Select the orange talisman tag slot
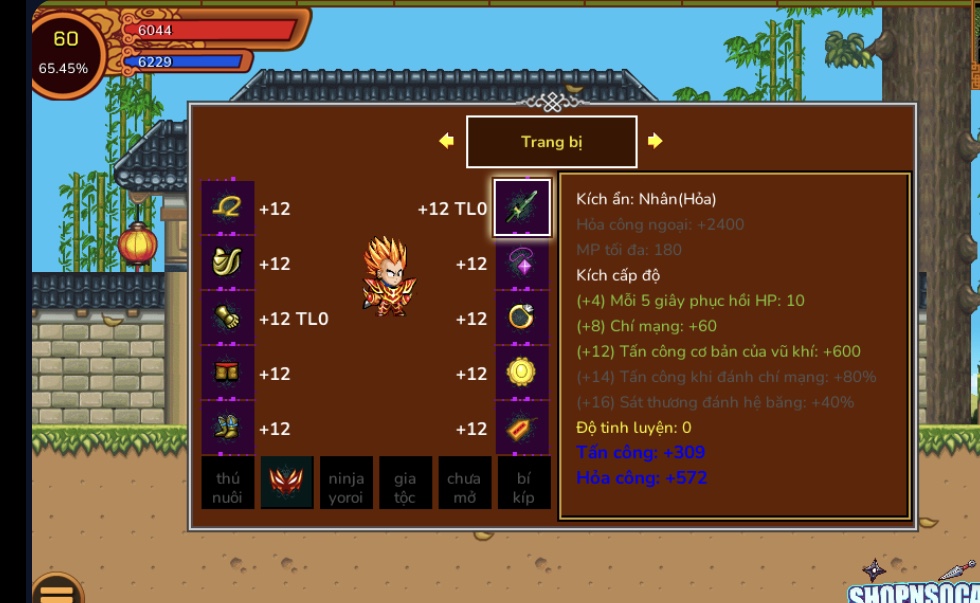 pyautogui.click(x=522, y=428)
